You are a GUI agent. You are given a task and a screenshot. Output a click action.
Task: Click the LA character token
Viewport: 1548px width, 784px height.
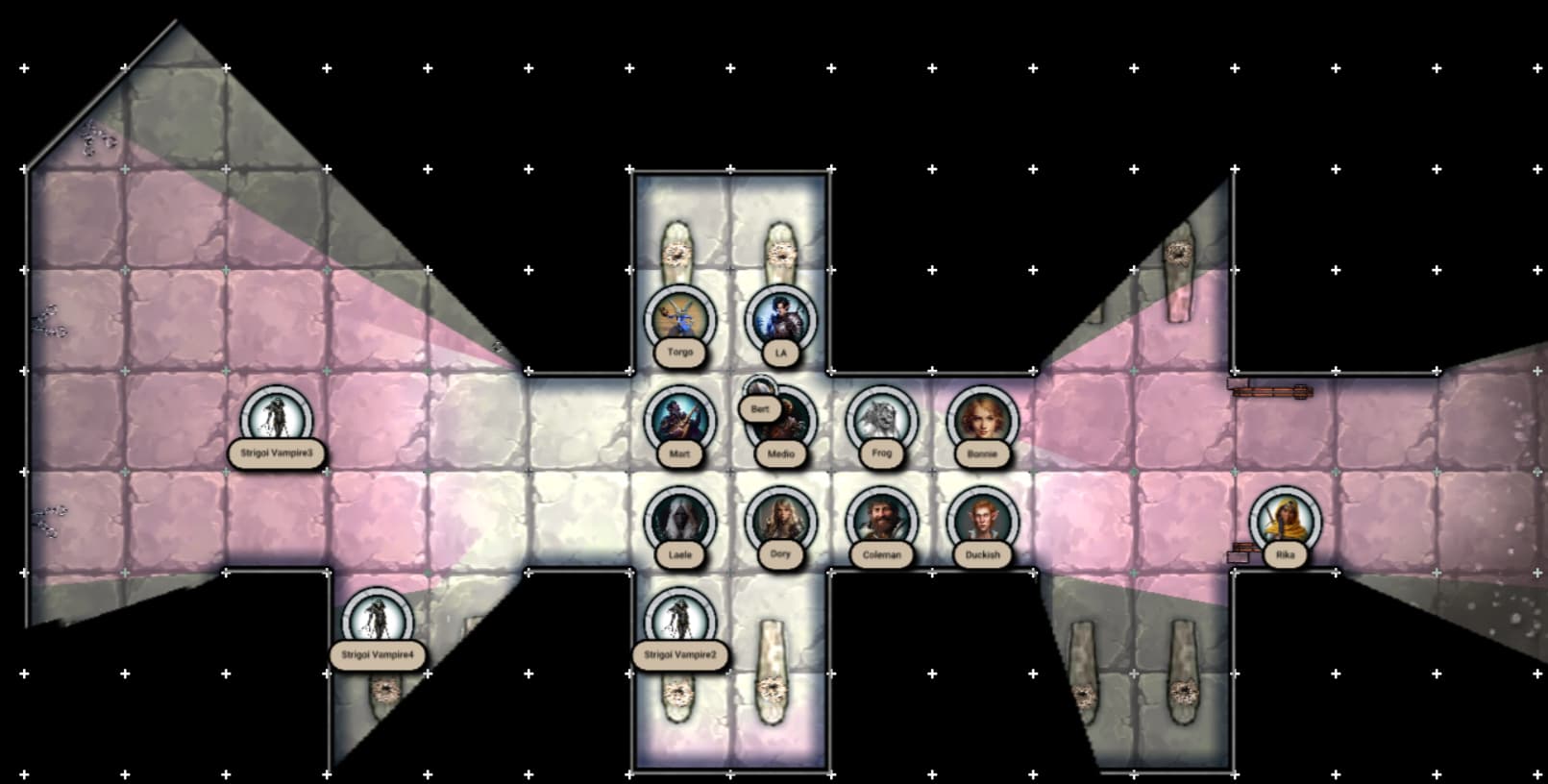(x=780, y=319)
